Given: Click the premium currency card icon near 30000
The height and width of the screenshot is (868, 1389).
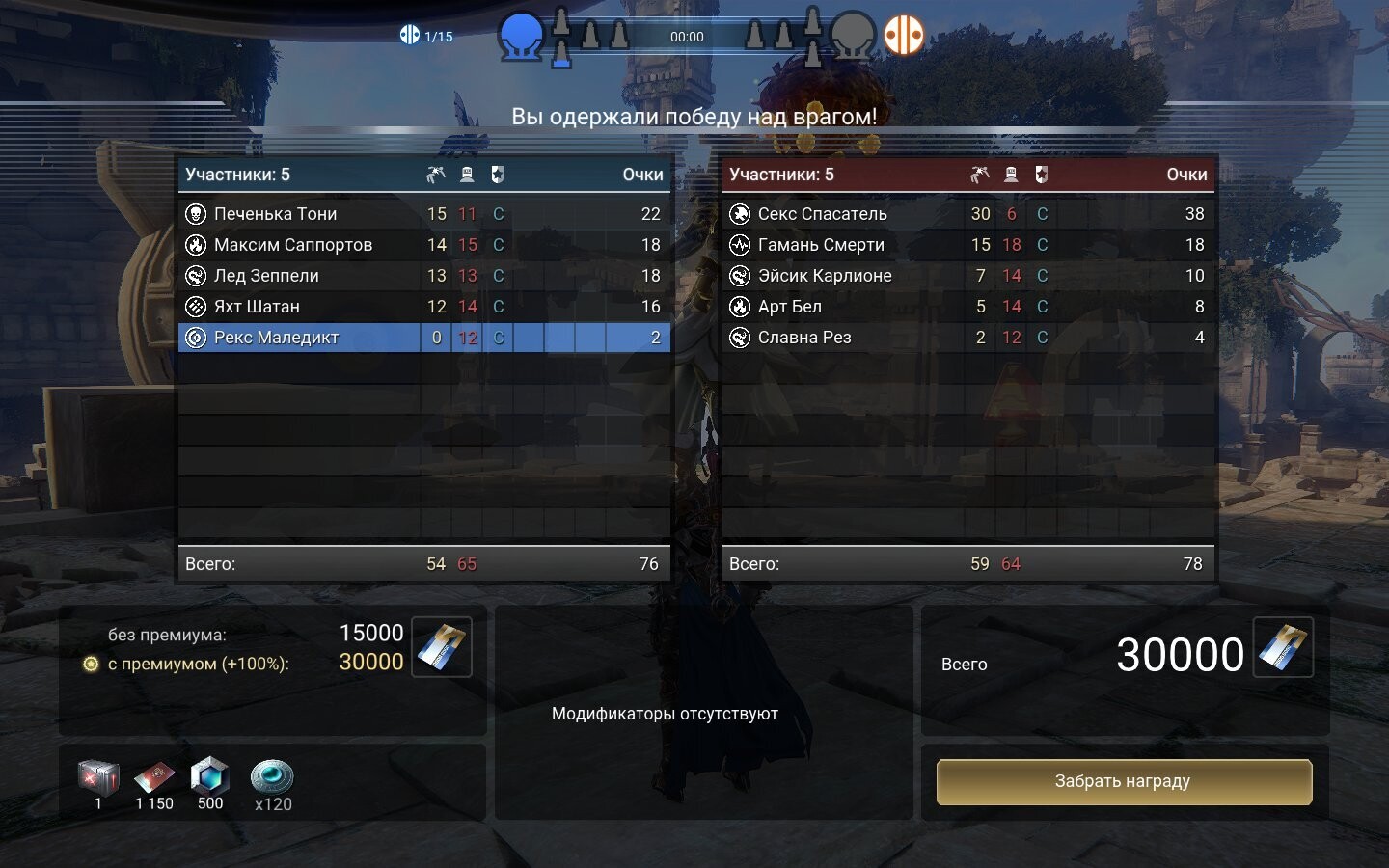Looking at the screenshot, I should [1283, 648].
